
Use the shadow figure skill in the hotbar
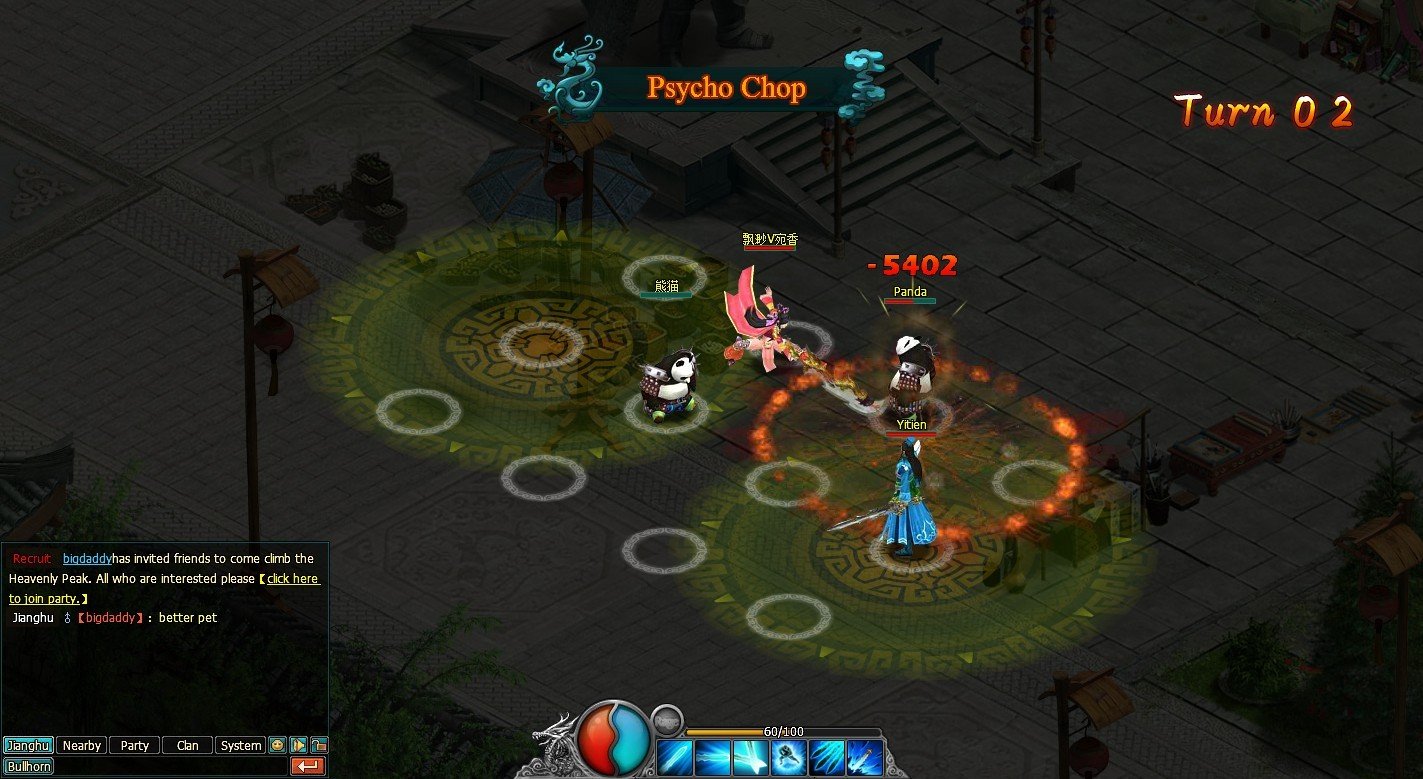tap(788, 757)
